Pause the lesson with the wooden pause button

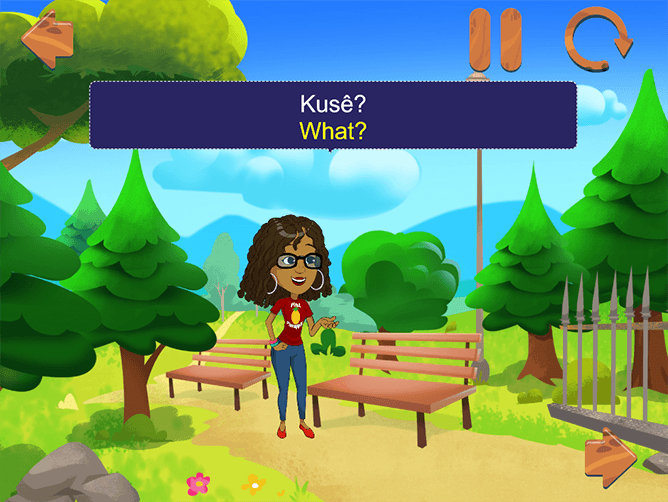pyautogui.click(x=496, y=42)
